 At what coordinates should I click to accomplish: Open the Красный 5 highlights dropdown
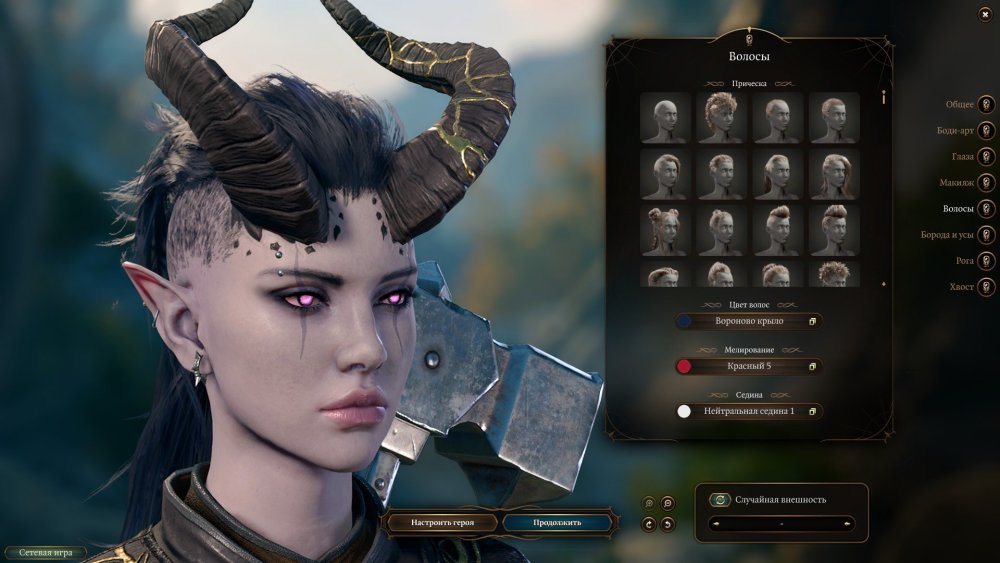click(x=748, y=367)
